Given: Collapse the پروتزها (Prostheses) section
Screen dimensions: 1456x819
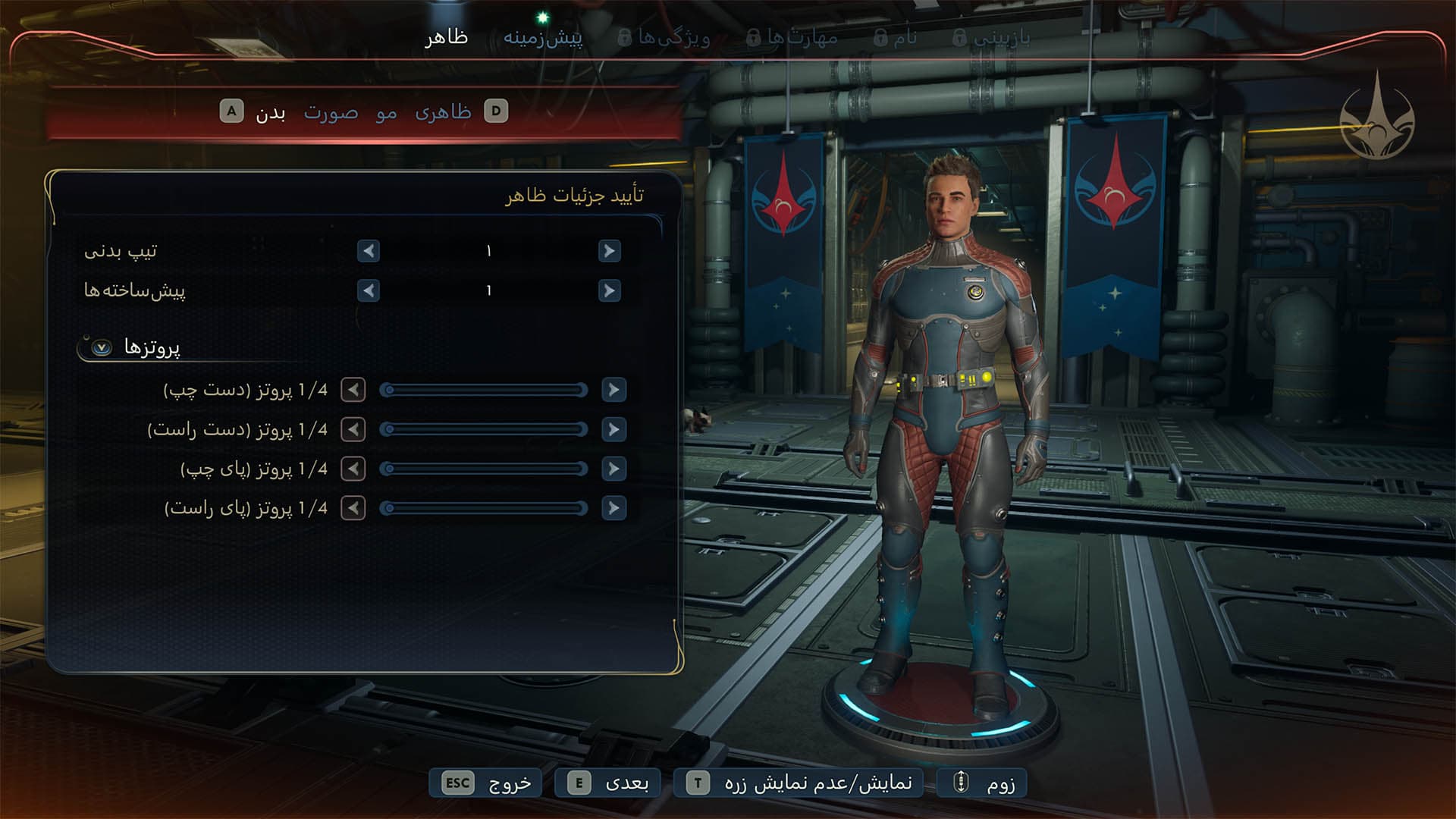Looking at the screenshot, I should (102, 347).
